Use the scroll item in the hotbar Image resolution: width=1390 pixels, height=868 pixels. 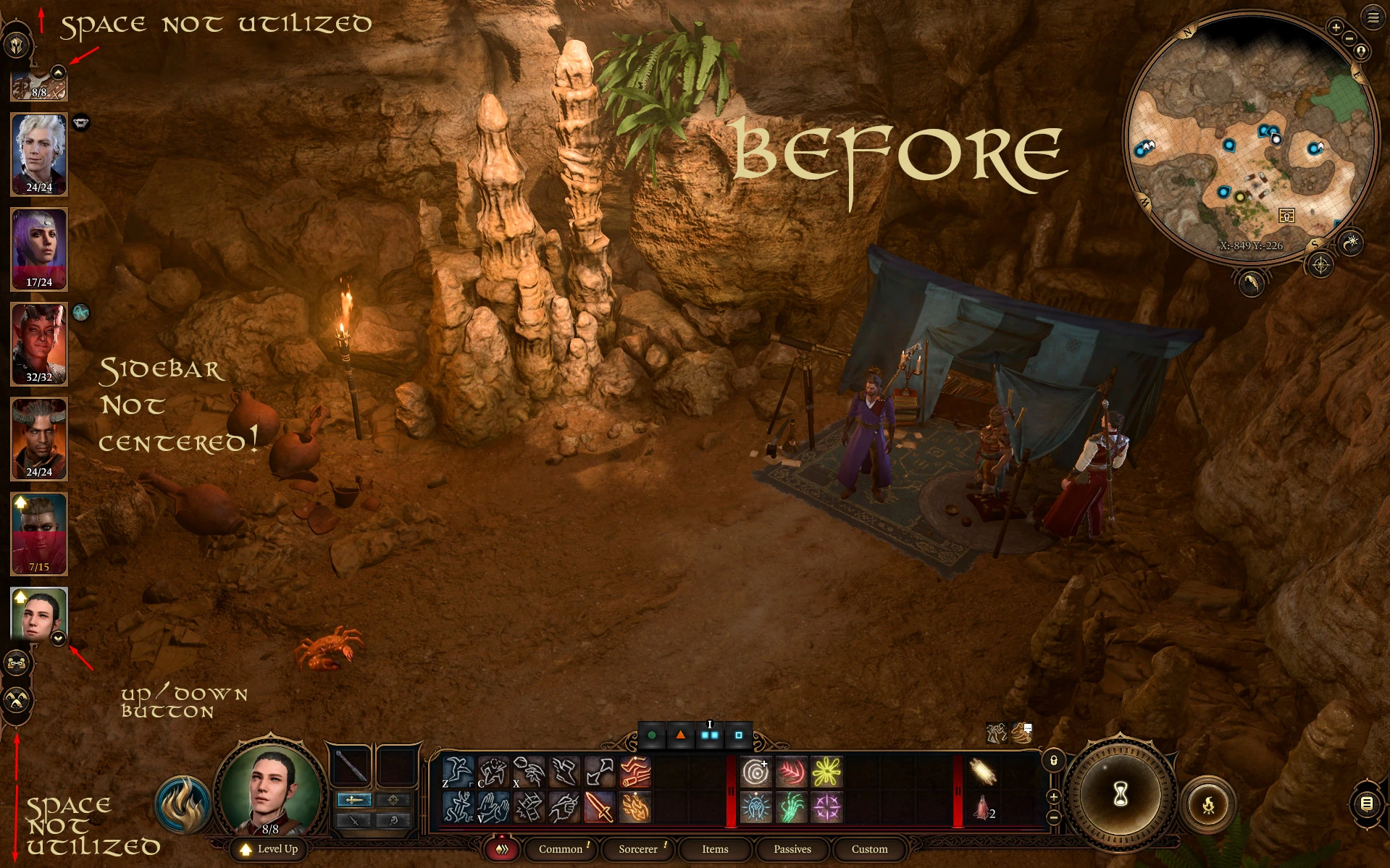click(983, 772)
